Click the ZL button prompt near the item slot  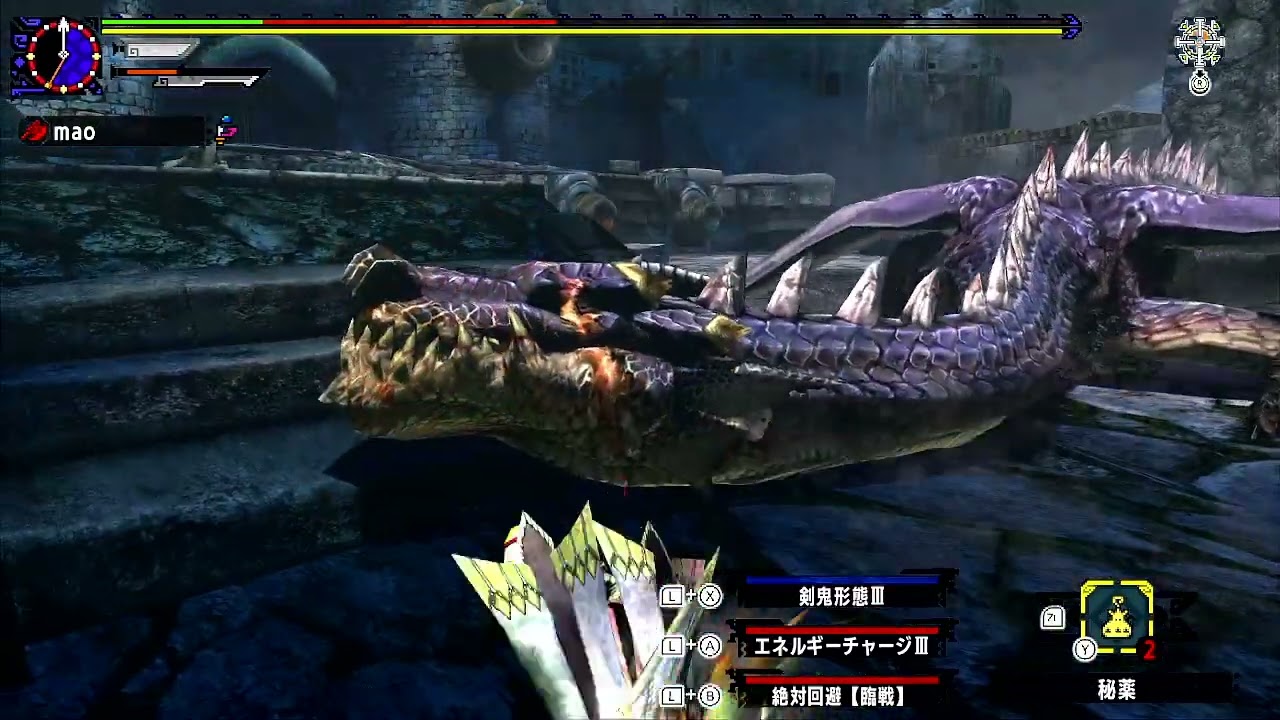point(1052,618)
